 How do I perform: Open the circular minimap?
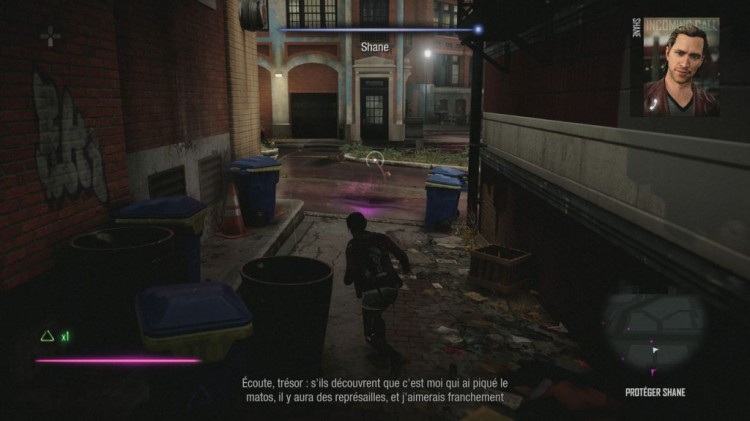click(x=654, y=330)
